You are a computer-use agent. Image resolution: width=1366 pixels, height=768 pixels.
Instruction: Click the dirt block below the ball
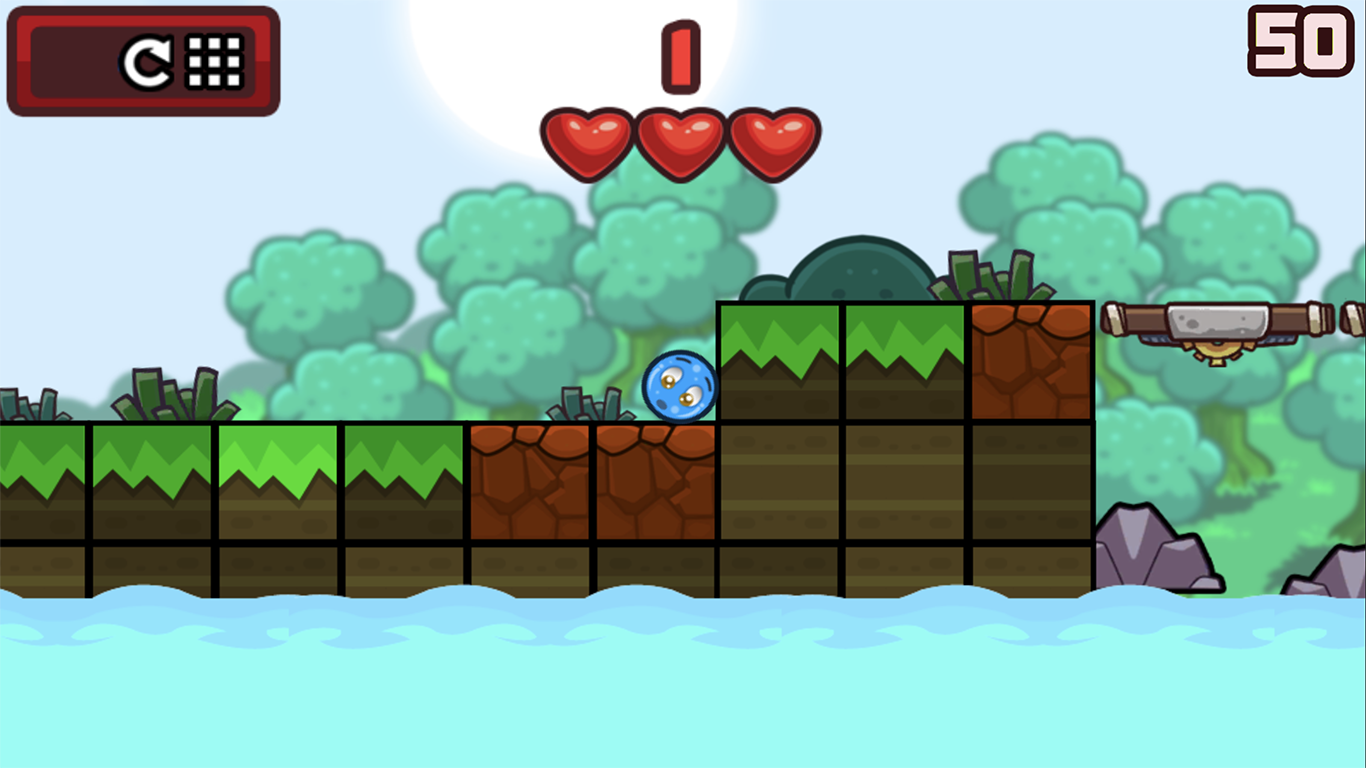point(652,480)
